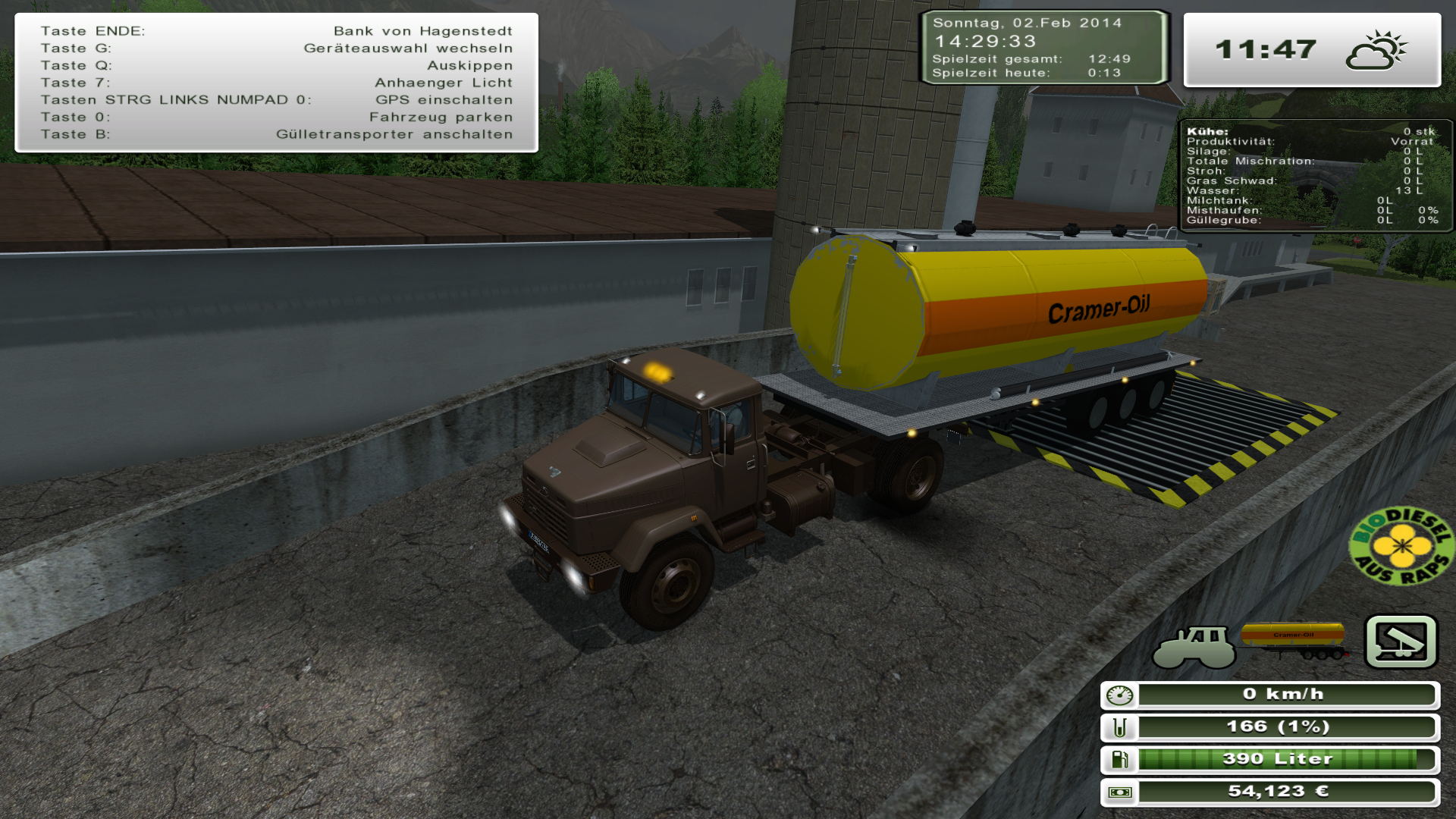The height and width of the screenshot is (819, 1456).
Task: Click the sun and cloud weather icon
Action: click(1376, 51)
